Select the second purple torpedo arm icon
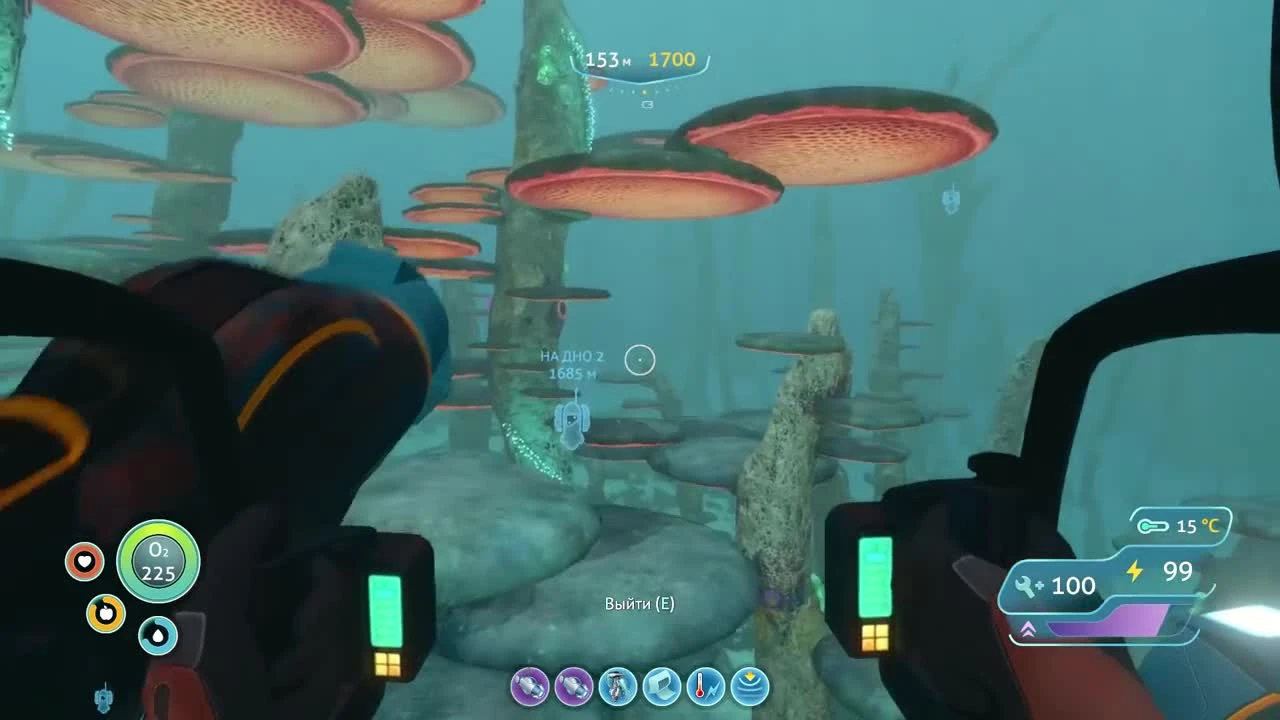Image resolution: width=1280 pixels, height=720 pixels. click(576, 688)
